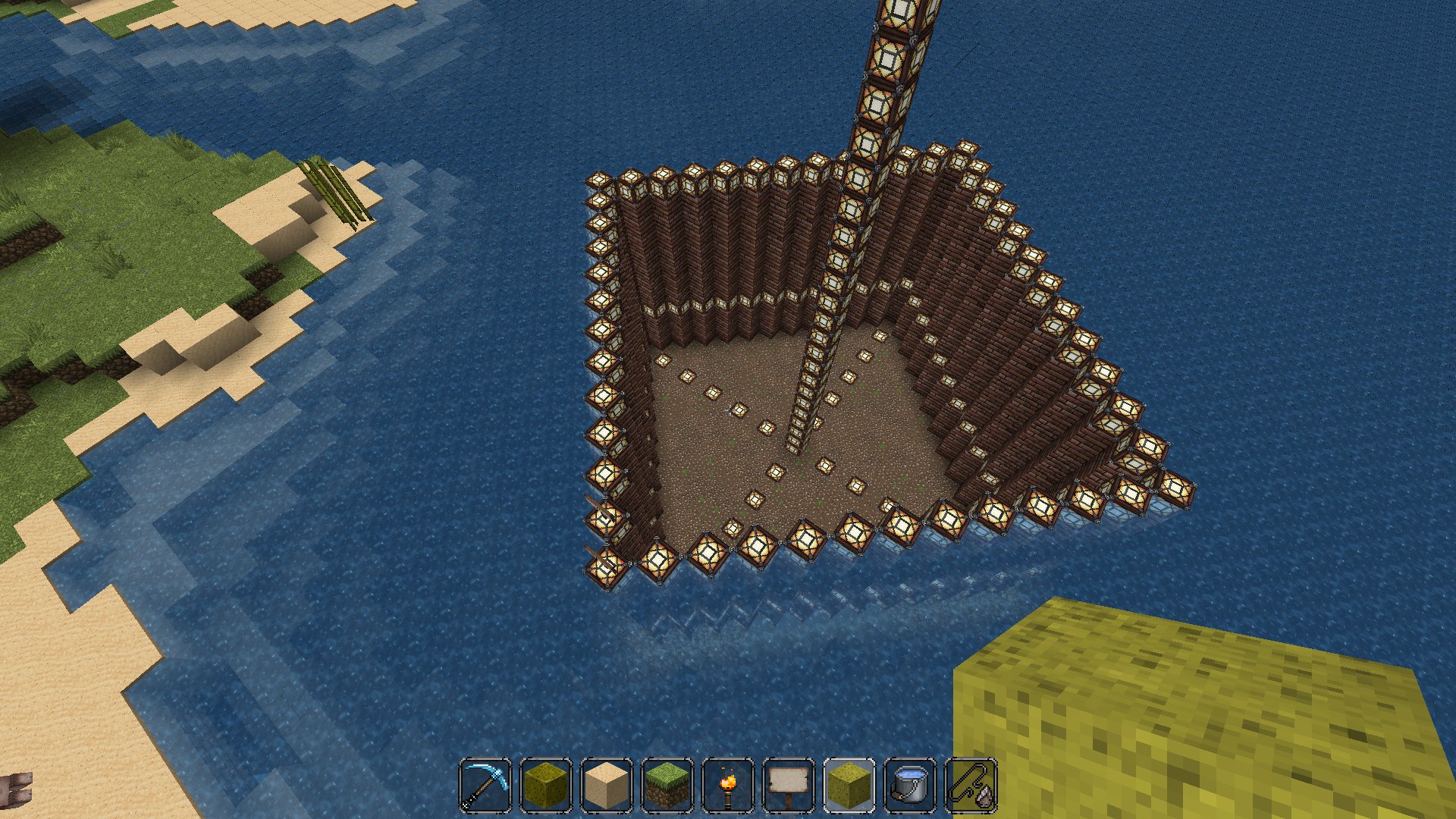Select the wooden sign hotbar slot
This screenshot has height=819, width=1456.
(789, 785)
